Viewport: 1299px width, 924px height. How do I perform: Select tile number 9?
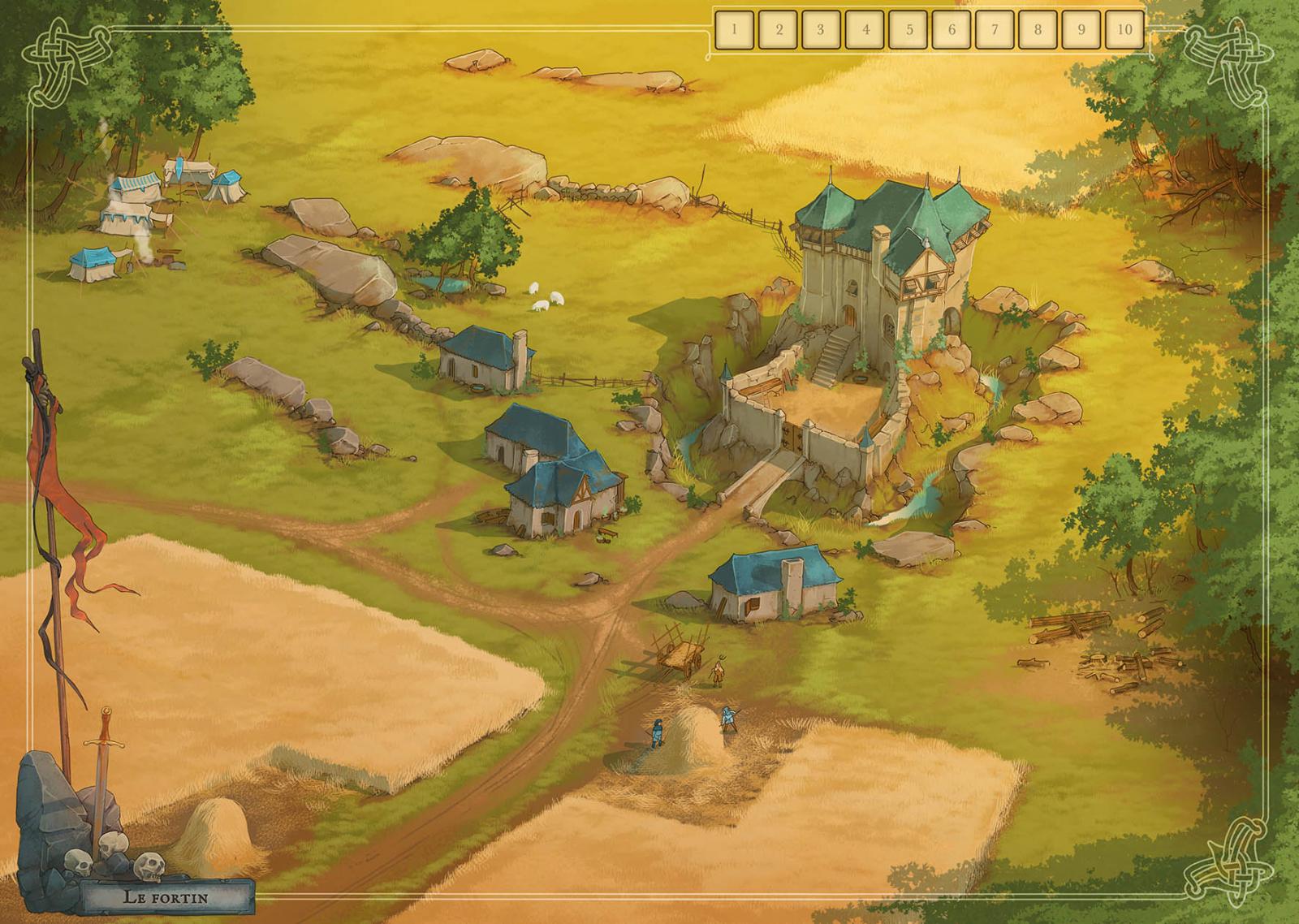tap(1081, 30)
